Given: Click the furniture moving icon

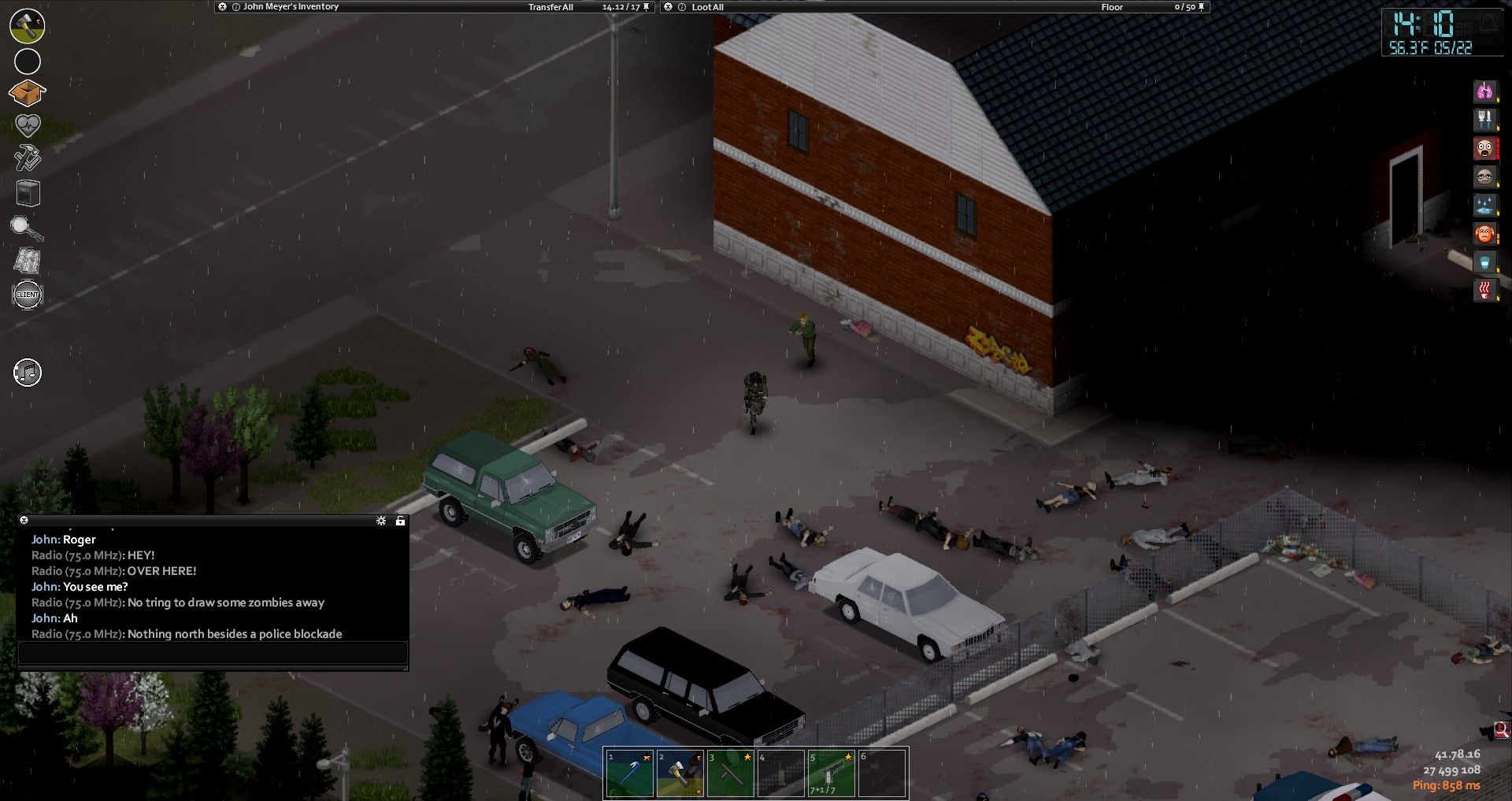Looking at the screenshot, I should click(x=28, y=193).
